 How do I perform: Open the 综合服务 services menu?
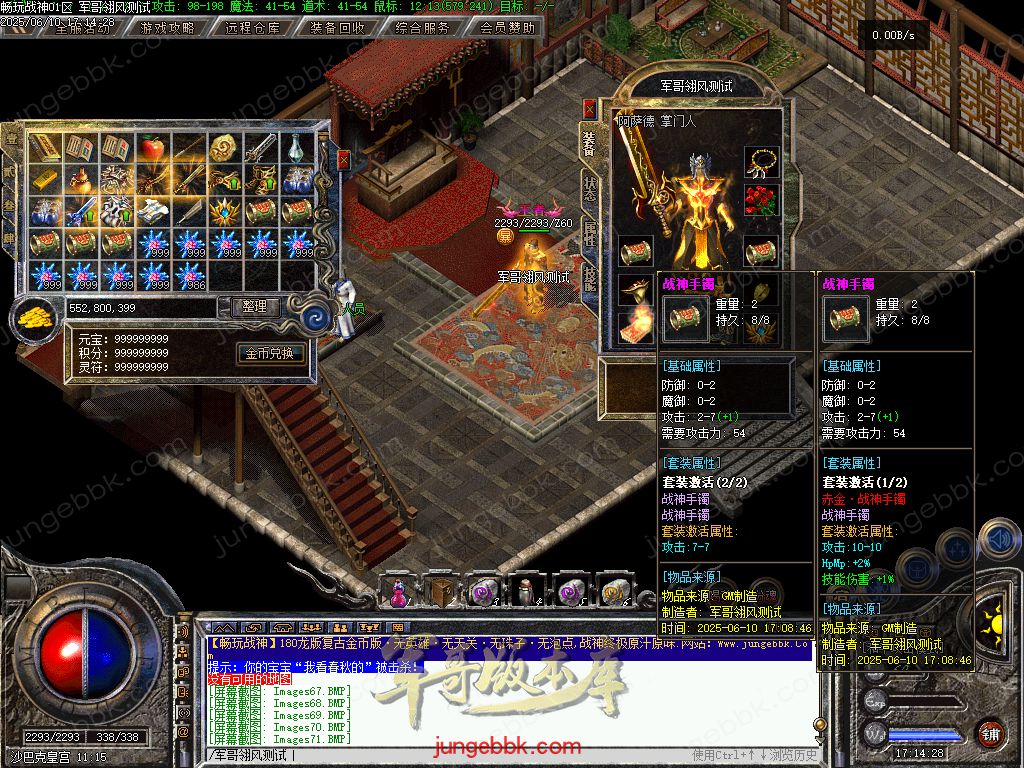[x=422, y=28]
